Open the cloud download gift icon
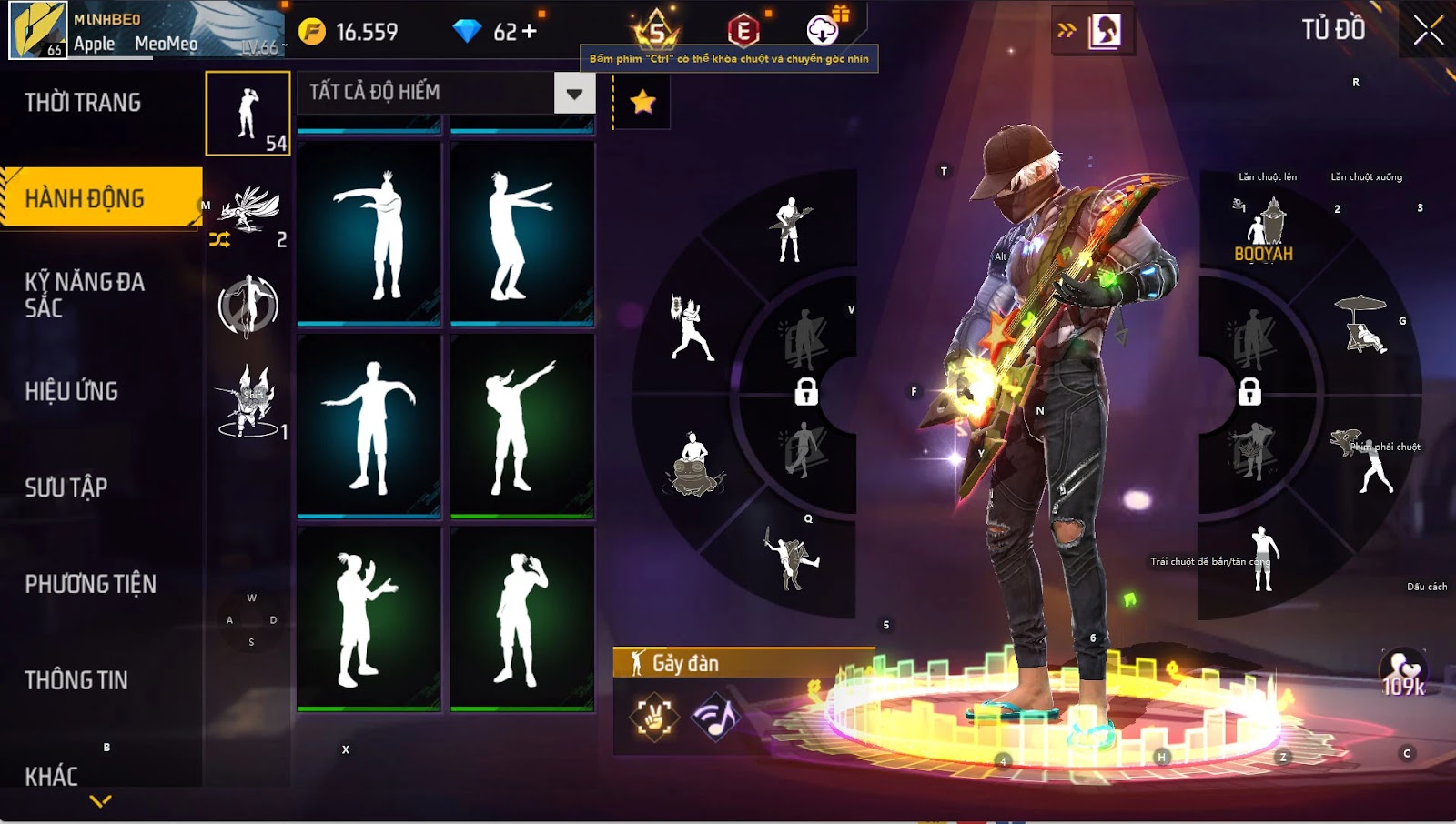 [824, 30]
